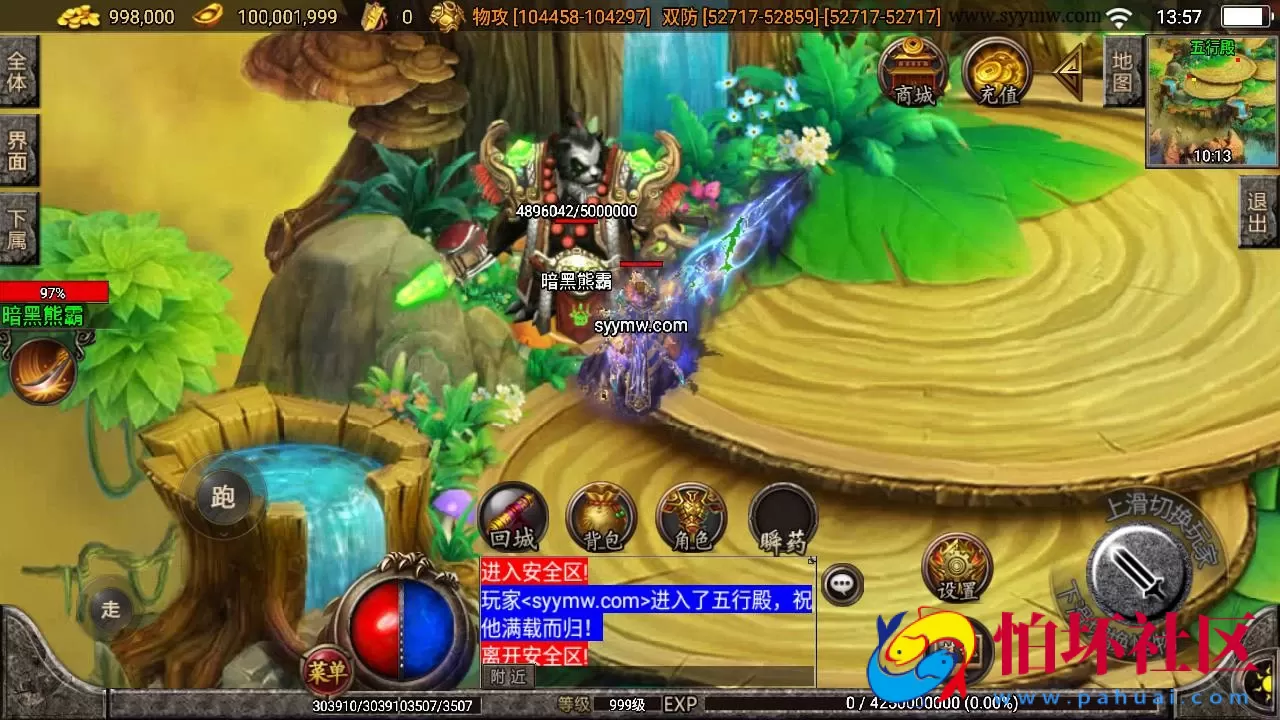Image resolution: width=1280 pixels, height=720 pixels.
Task: Toggle 走 walk movement mode
Action: click(x=110, y=608)
